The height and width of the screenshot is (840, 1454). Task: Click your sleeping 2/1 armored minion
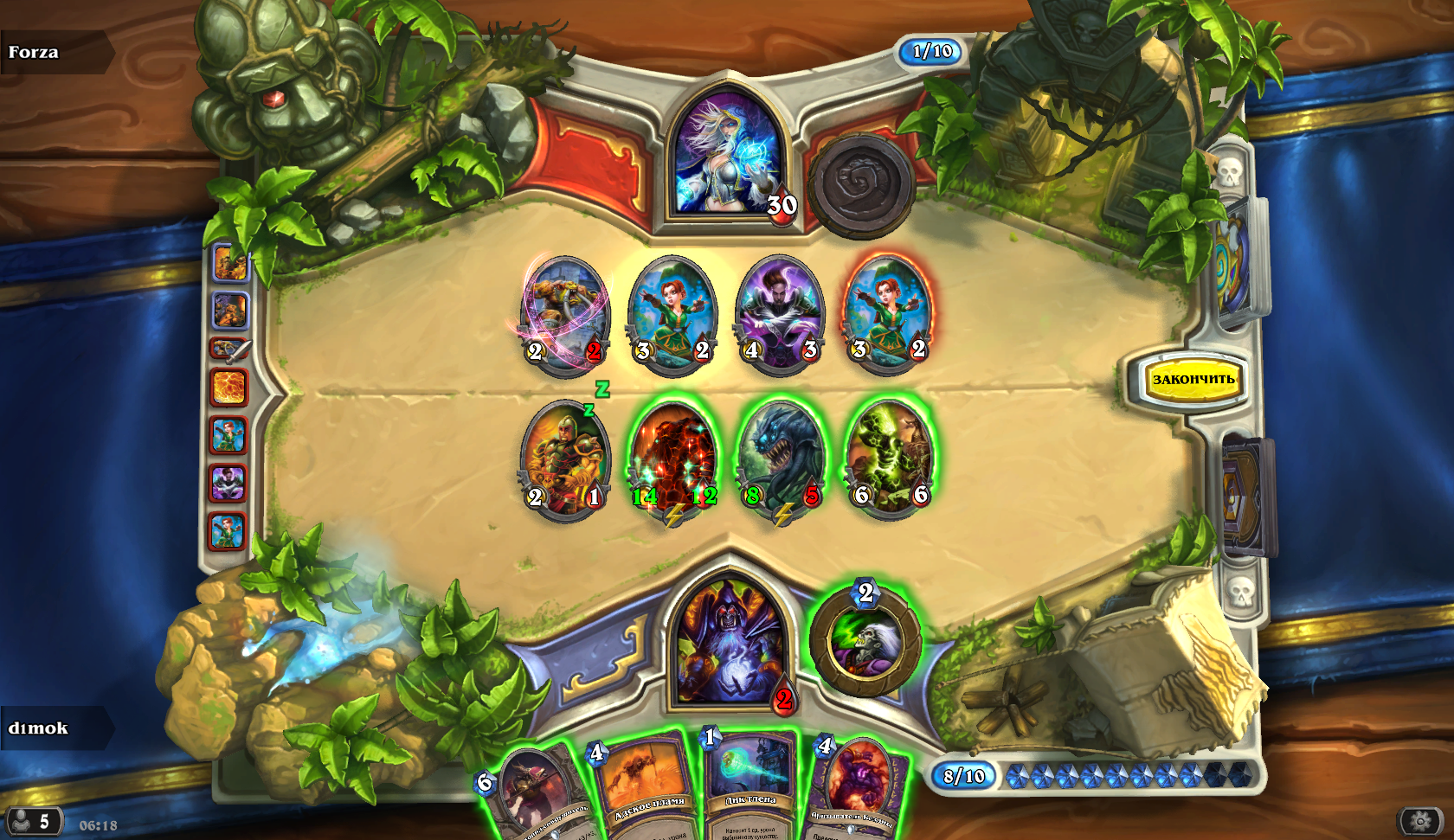566,458
